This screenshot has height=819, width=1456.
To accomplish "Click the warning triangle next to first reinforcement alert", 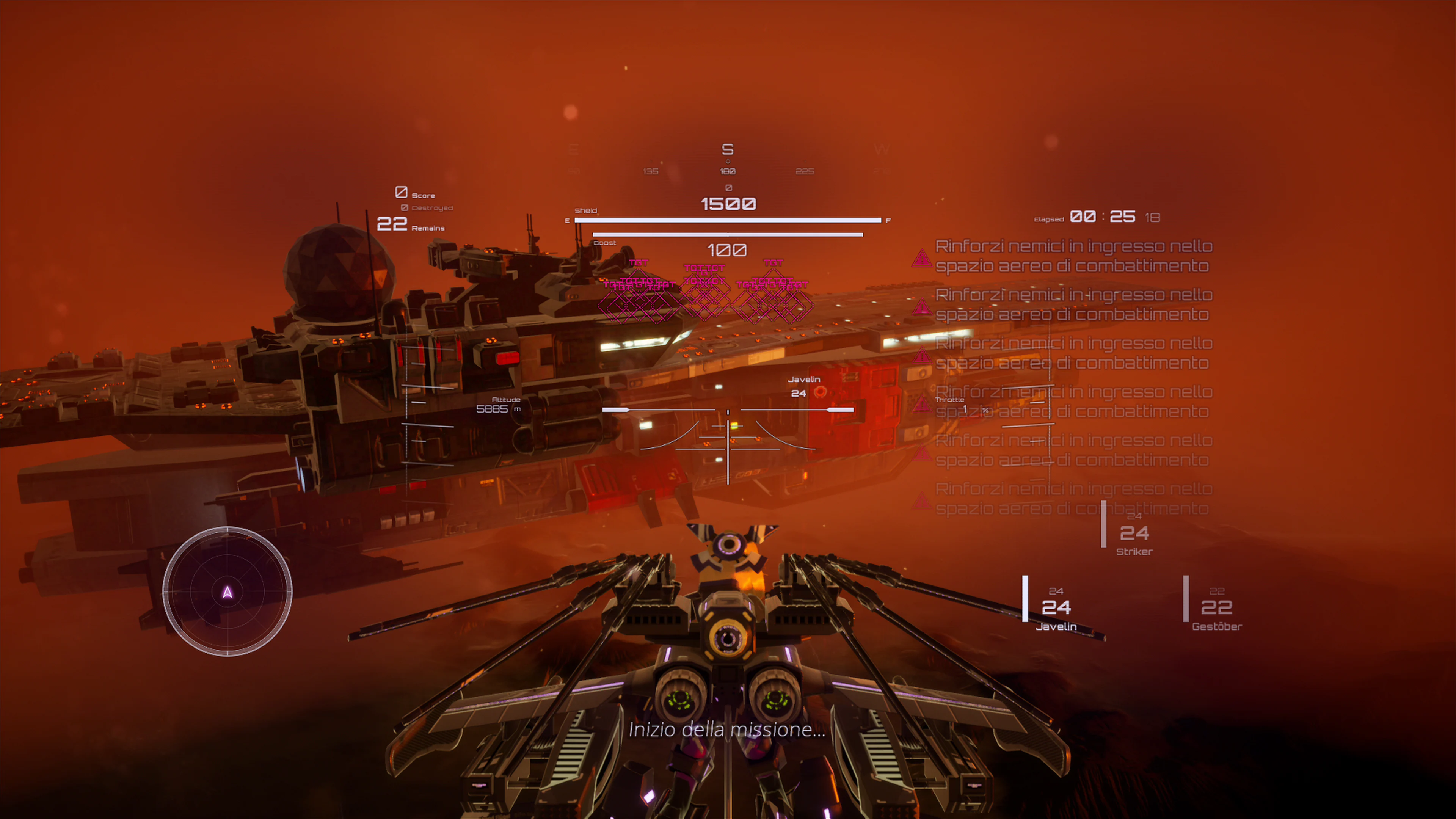I will coord(923,259).
